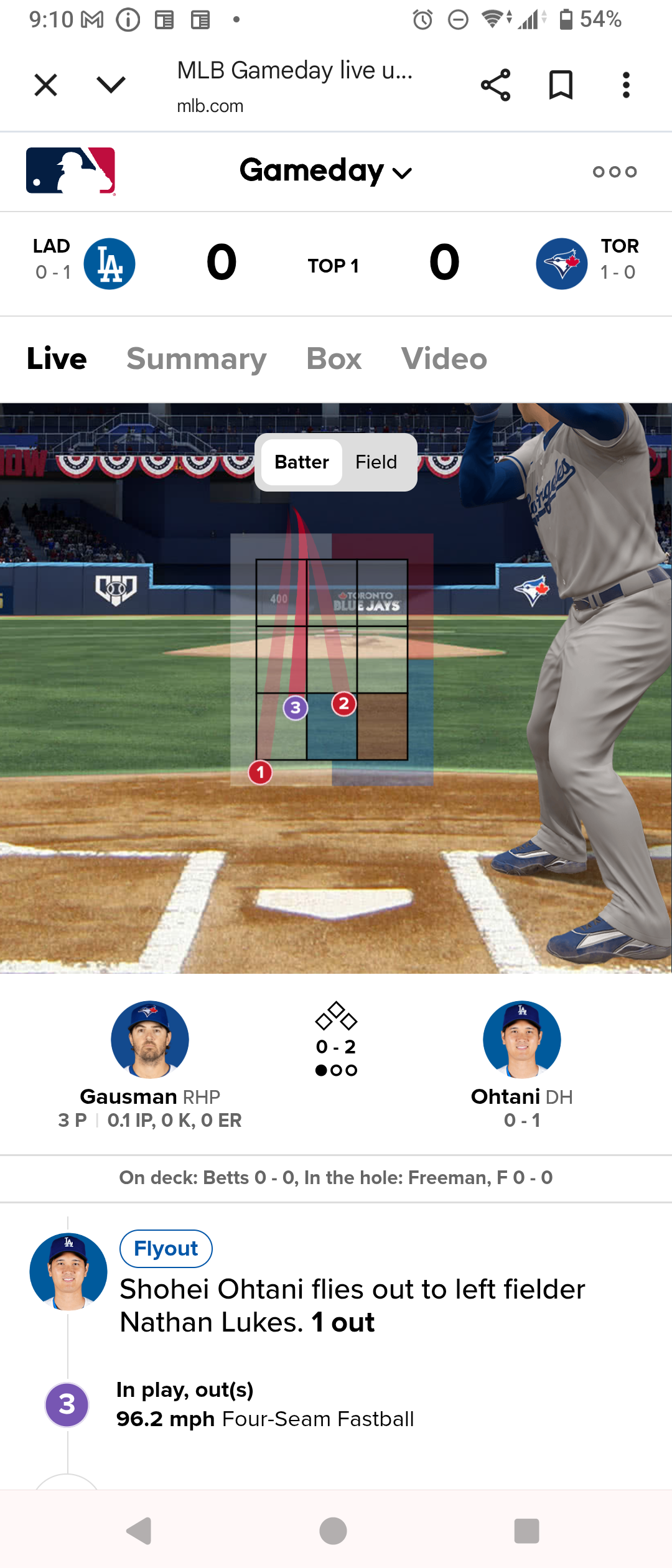Select the Batter view option
The width and height of the screenshot is (672, 1568).
302,462
